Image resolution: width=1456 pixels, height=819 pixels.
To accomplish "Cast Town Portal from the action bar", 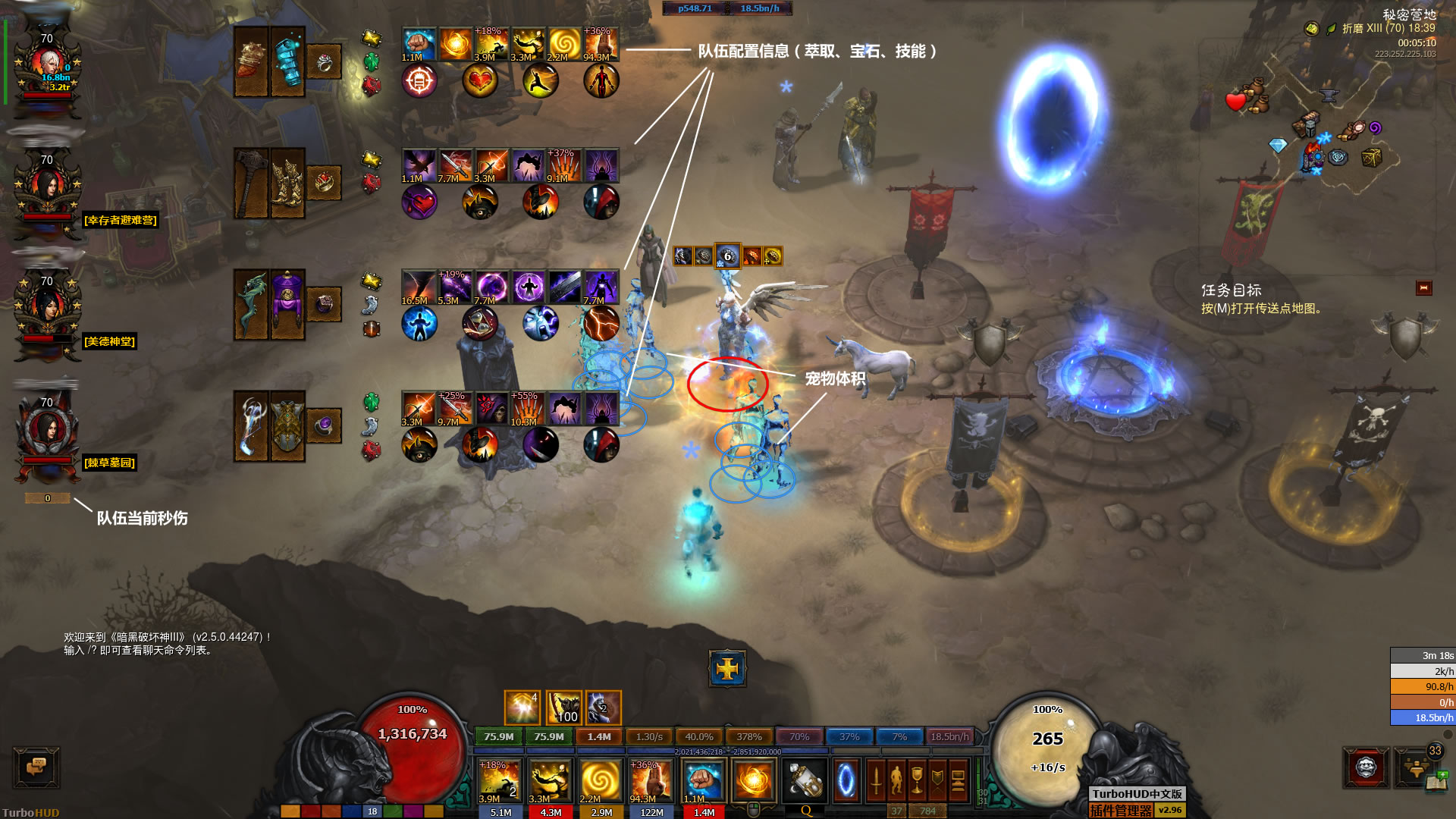I will tap(846, 781).
